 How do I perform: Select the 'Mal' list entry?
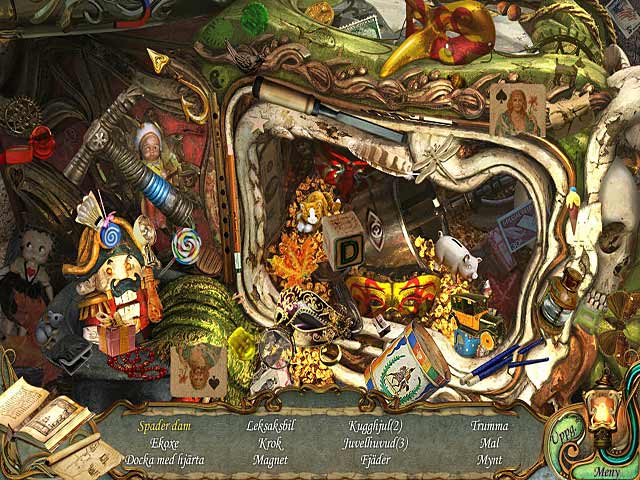coord(489,443)
